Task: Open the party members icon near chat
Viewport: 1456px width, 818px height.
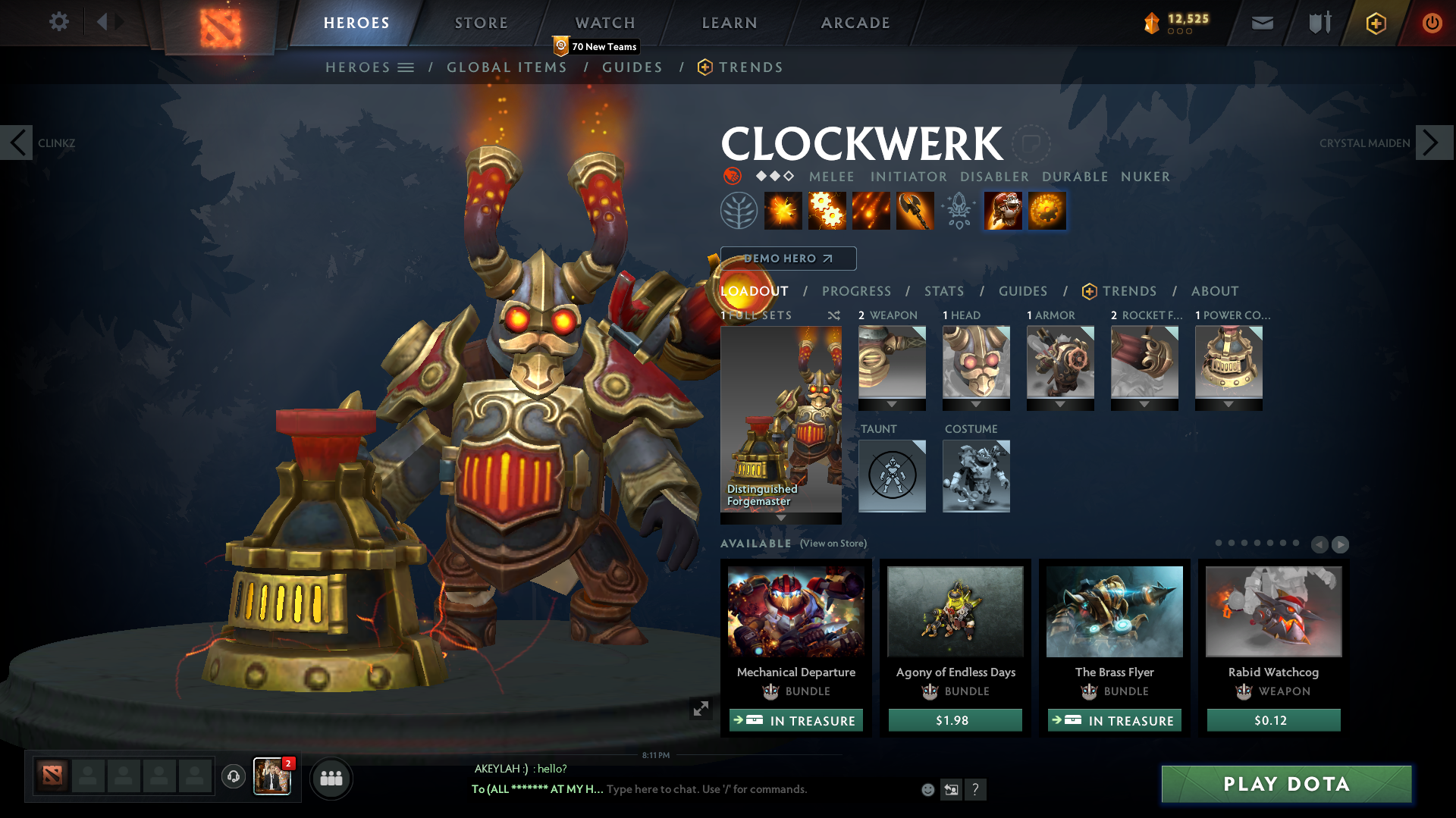Action: (331, 778)
